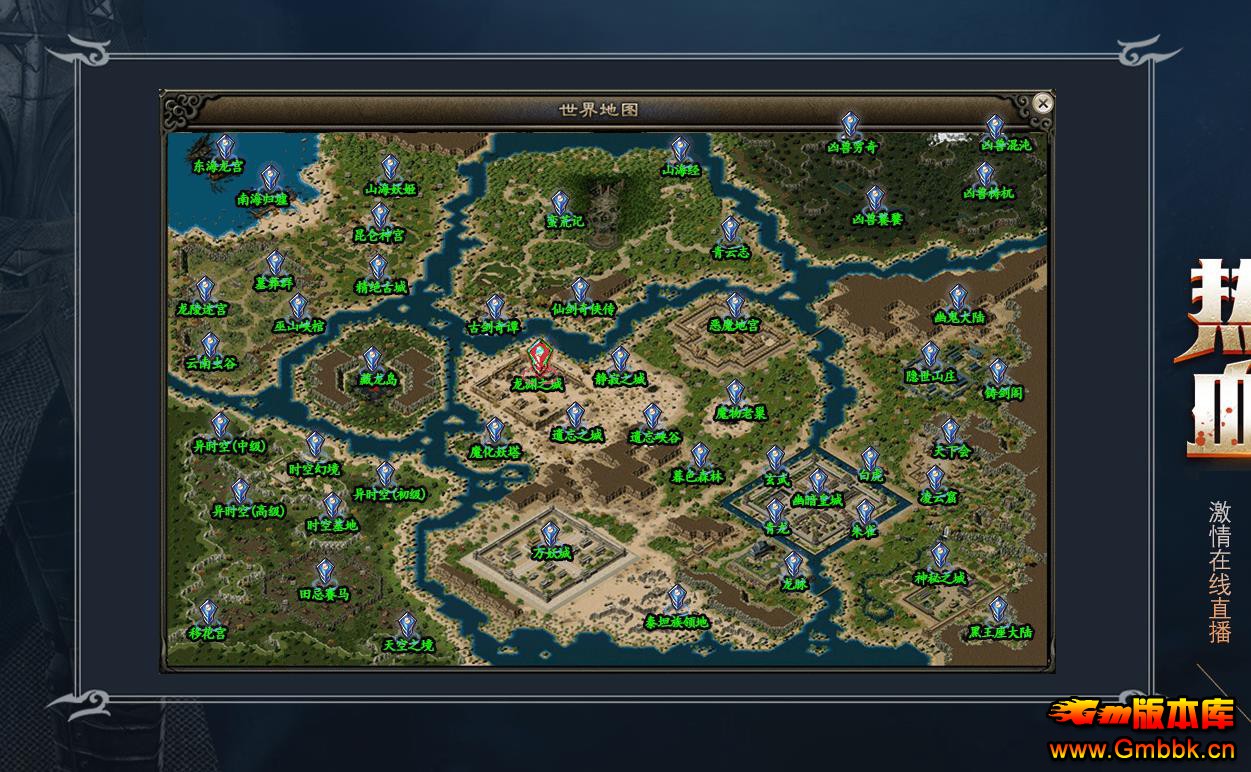Image resolution: width=1251 pixels, height=772 pixels.
Task: Close the 世界地图 world map window
Action: (1043, 103)
